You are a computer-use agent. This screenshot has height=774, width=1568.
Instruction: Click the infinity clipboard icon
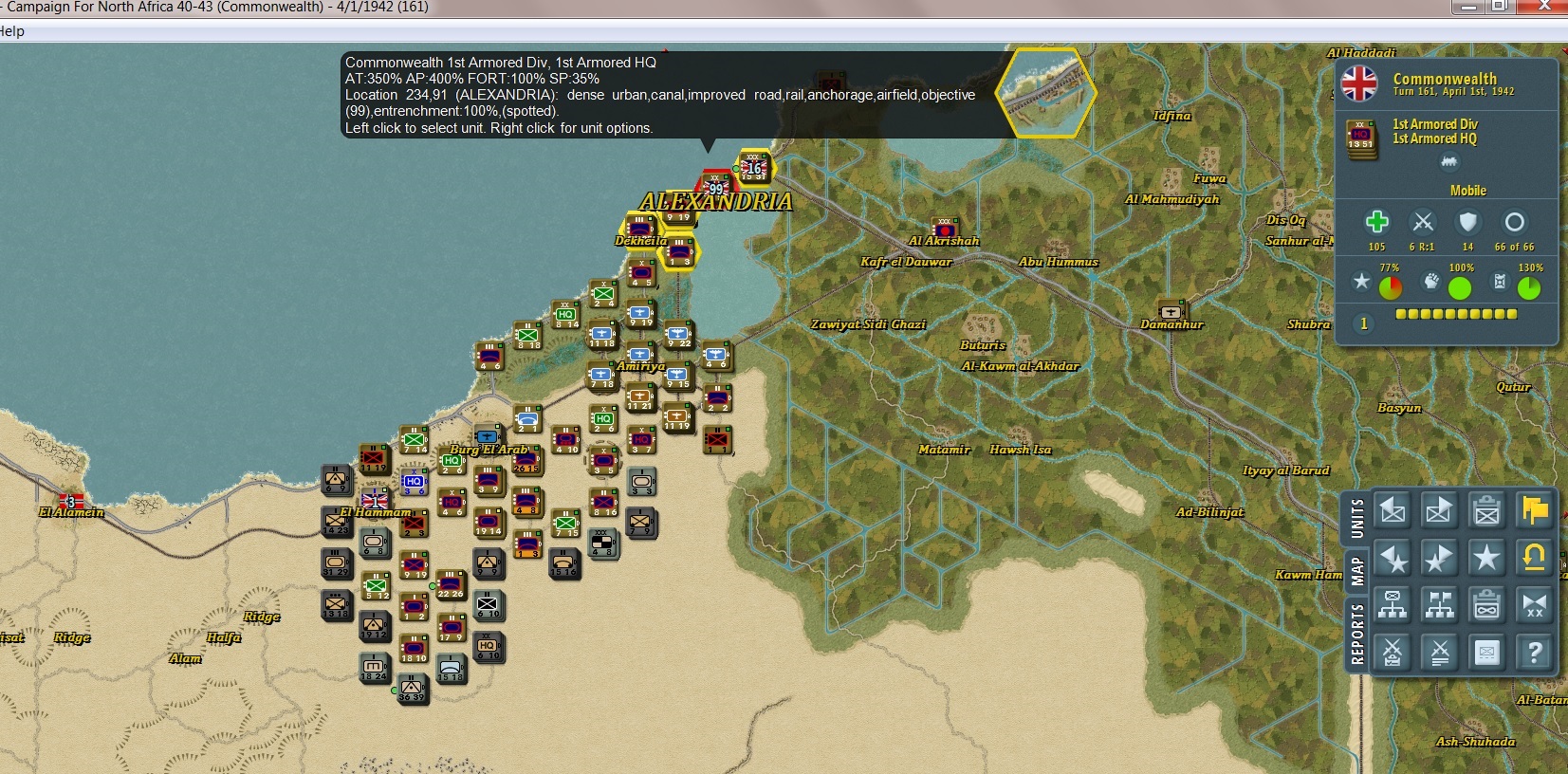pos(1486,603)
